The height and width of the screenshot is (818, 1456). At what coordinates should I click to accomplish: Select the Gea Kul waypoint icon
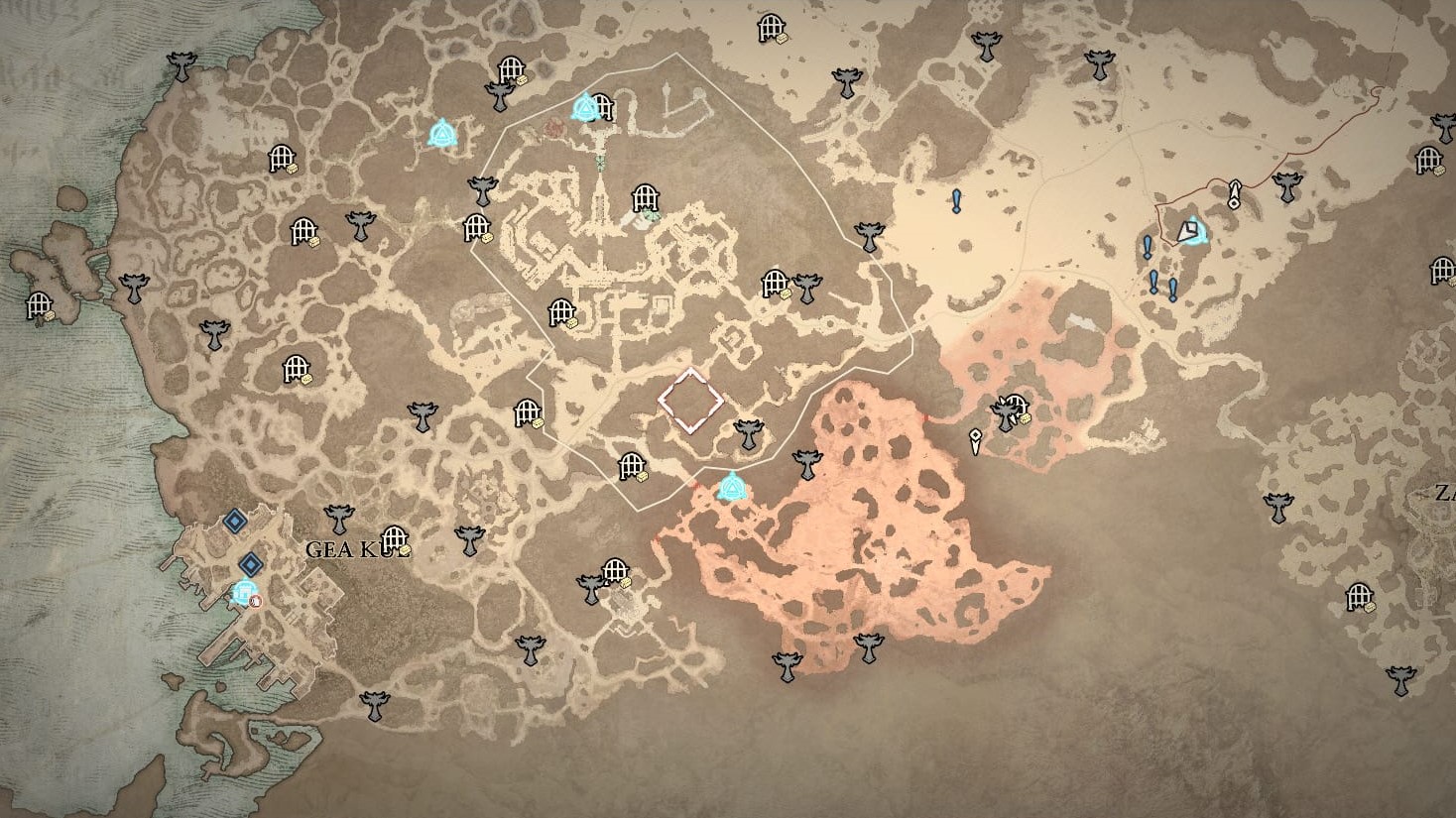[244, 591]
